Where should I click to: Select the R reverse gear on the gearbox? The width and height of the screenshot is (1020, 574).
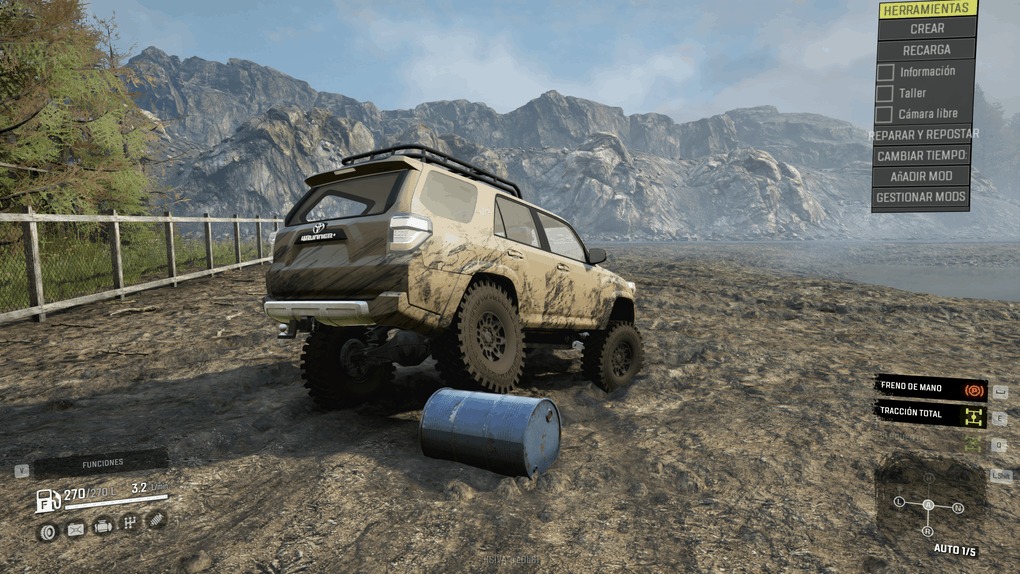pos(927,530)
